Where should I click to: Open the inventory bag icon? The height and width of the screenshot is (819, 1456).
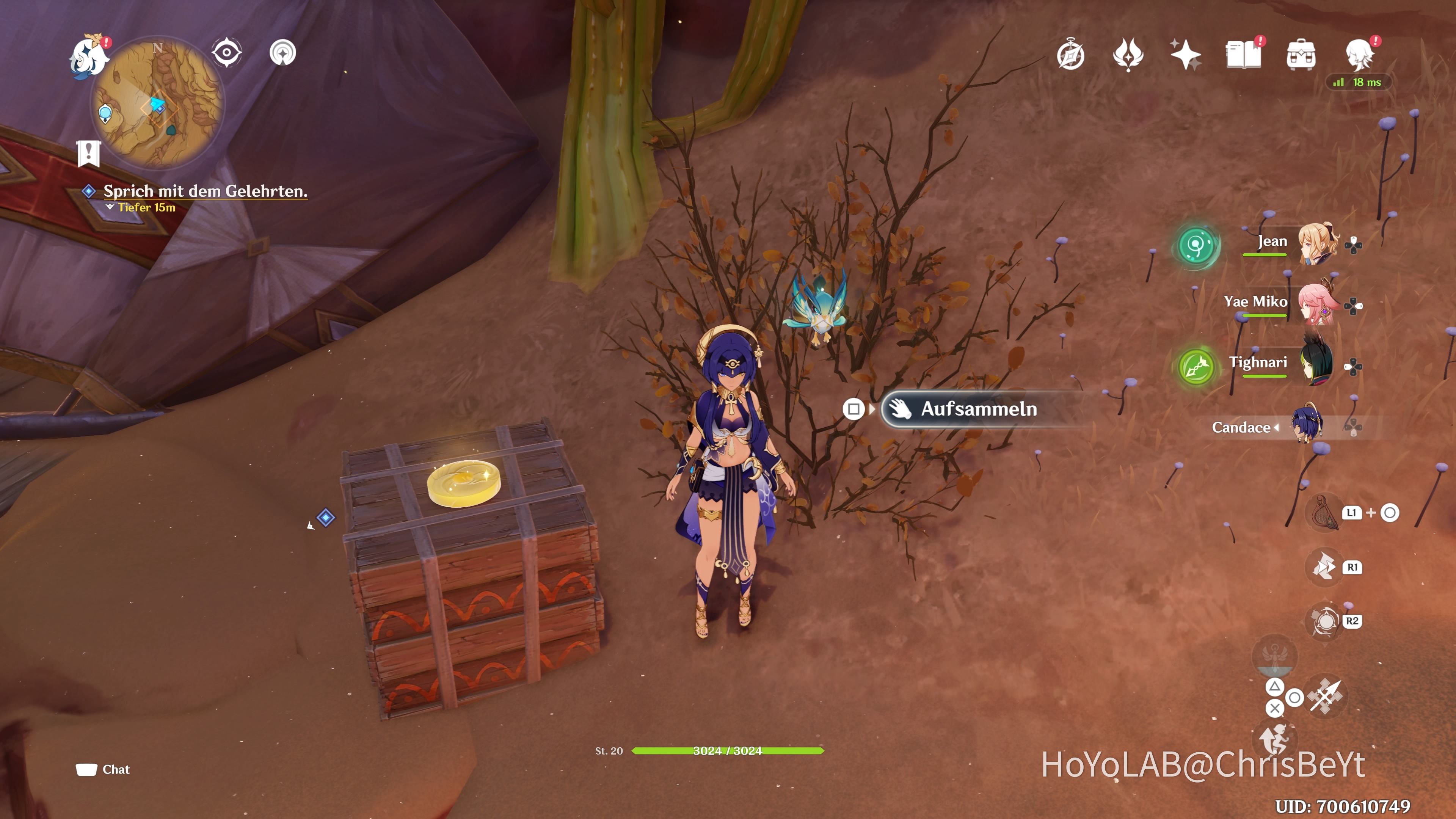point(1301,54)
